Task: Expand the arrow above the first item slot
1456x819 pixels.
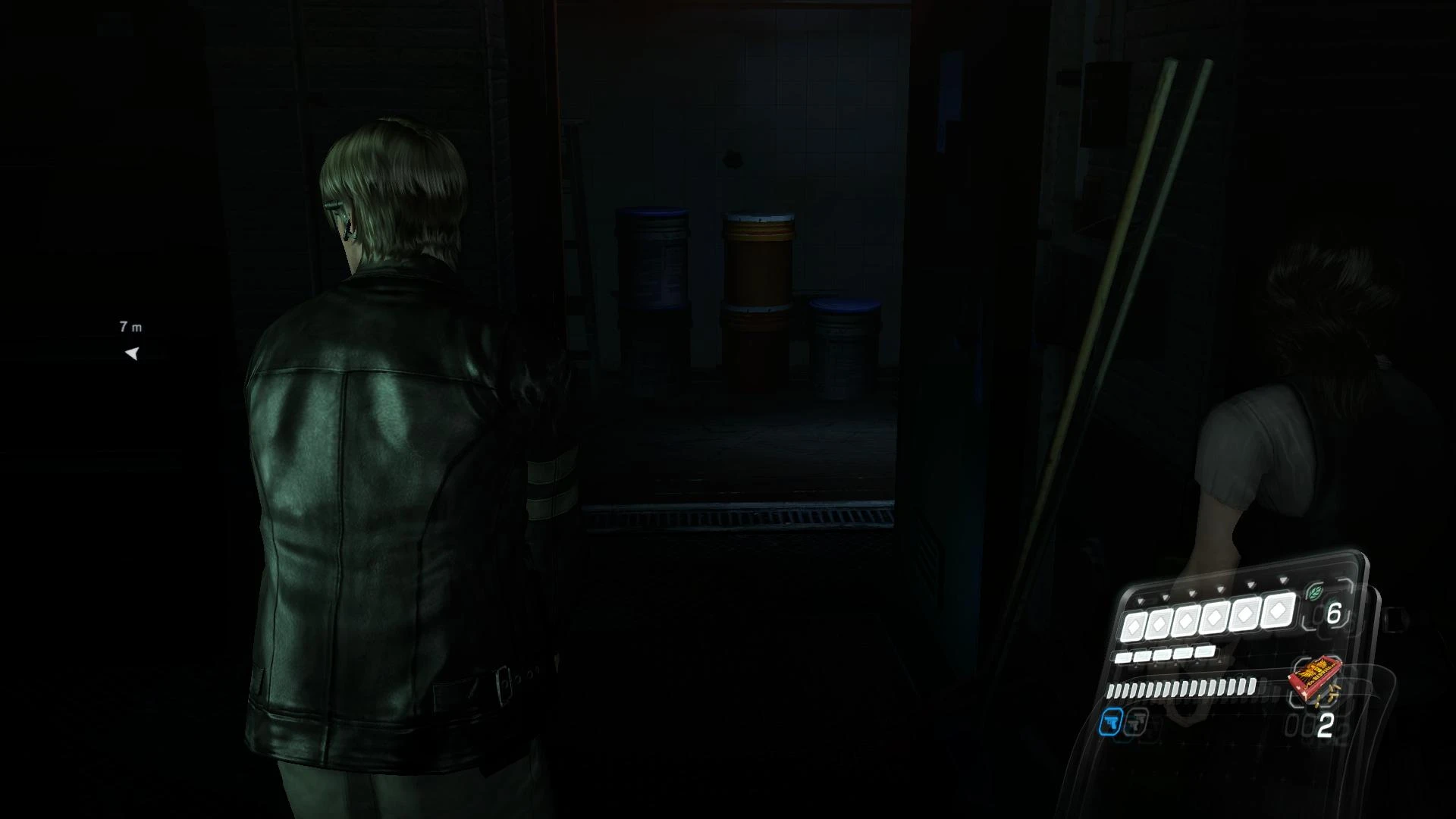Action: (x=1140, y=601)
